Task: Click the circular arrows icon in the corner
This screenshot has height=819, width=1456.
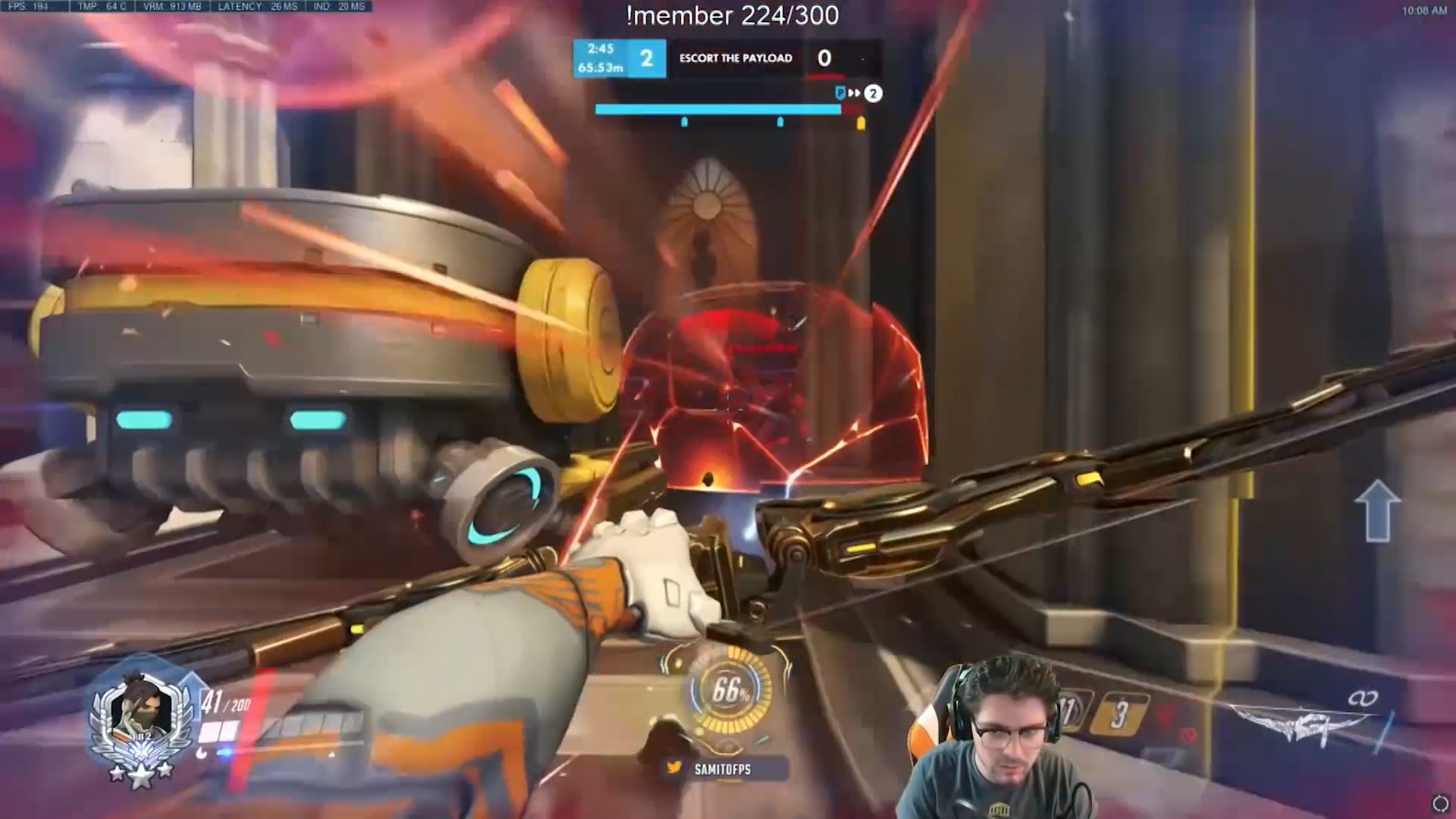Action: click(1439, 804)
